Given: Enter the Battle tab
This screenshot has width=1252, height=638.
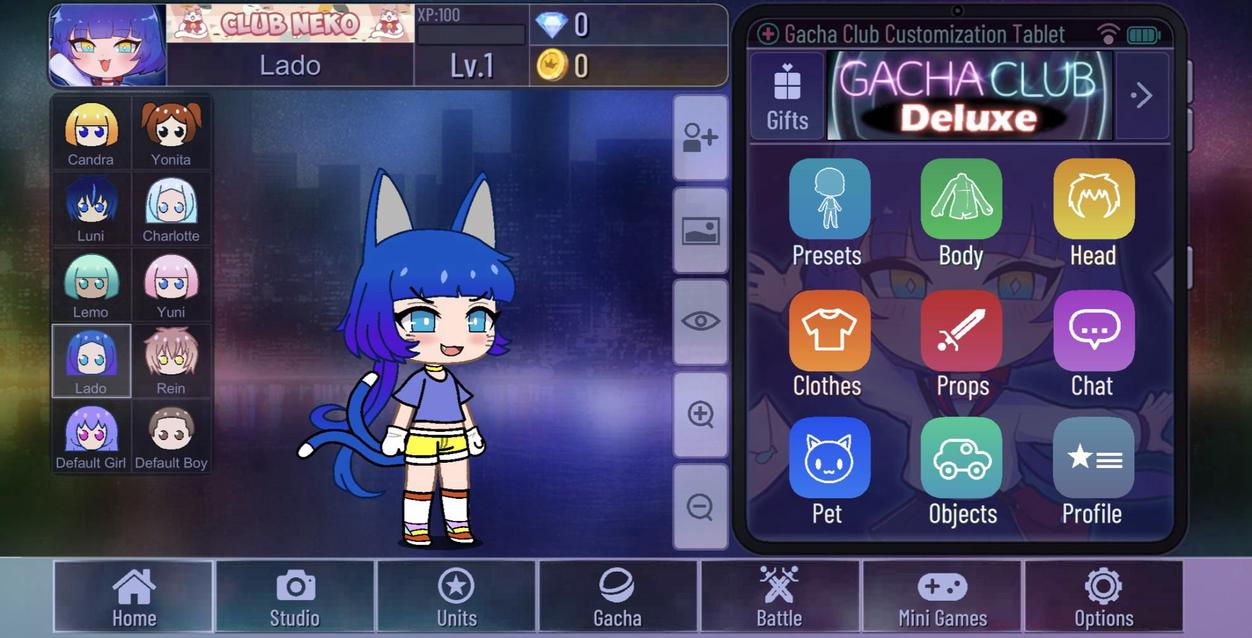Looking at the screenshot, I should point(779,597).
